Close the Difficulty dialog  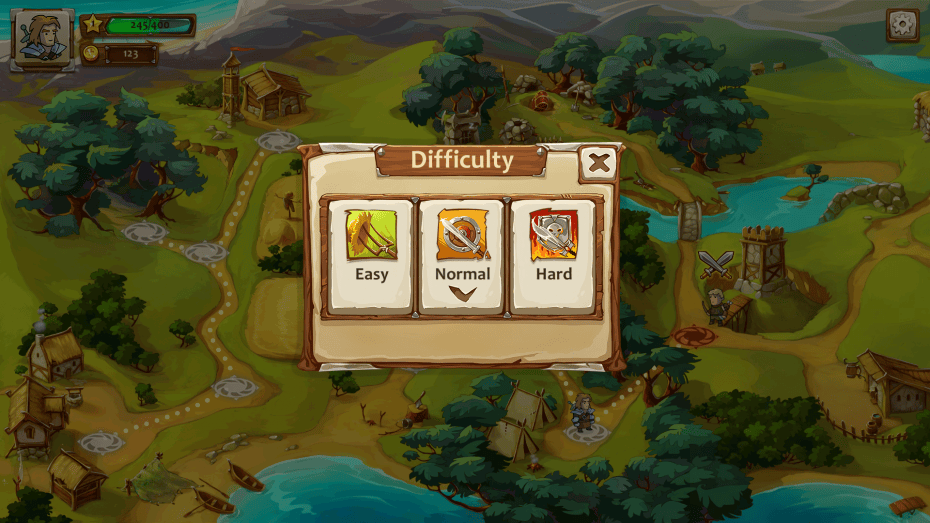click(598, 163)
